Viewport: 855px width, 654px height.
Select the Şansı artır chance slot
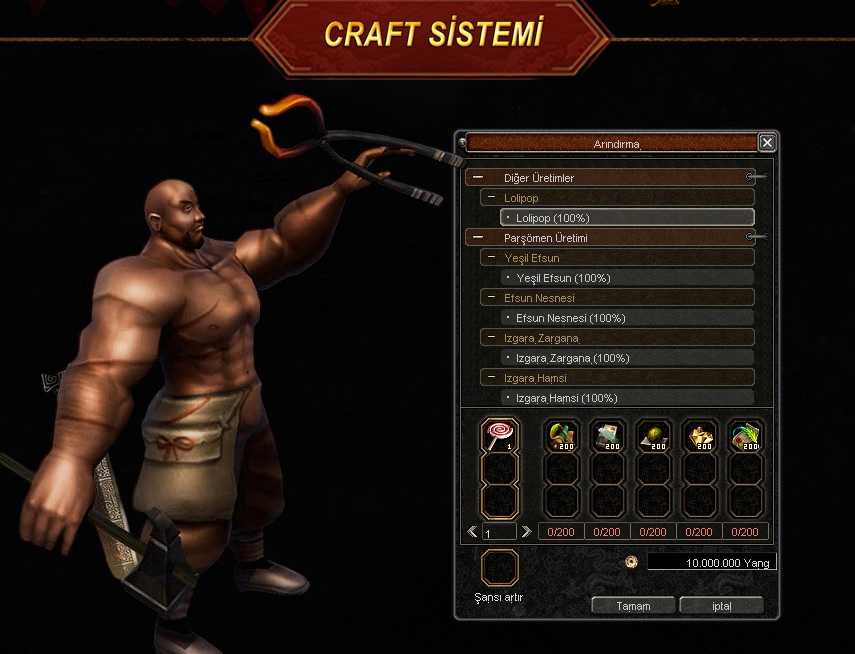(x=500, y=568)
